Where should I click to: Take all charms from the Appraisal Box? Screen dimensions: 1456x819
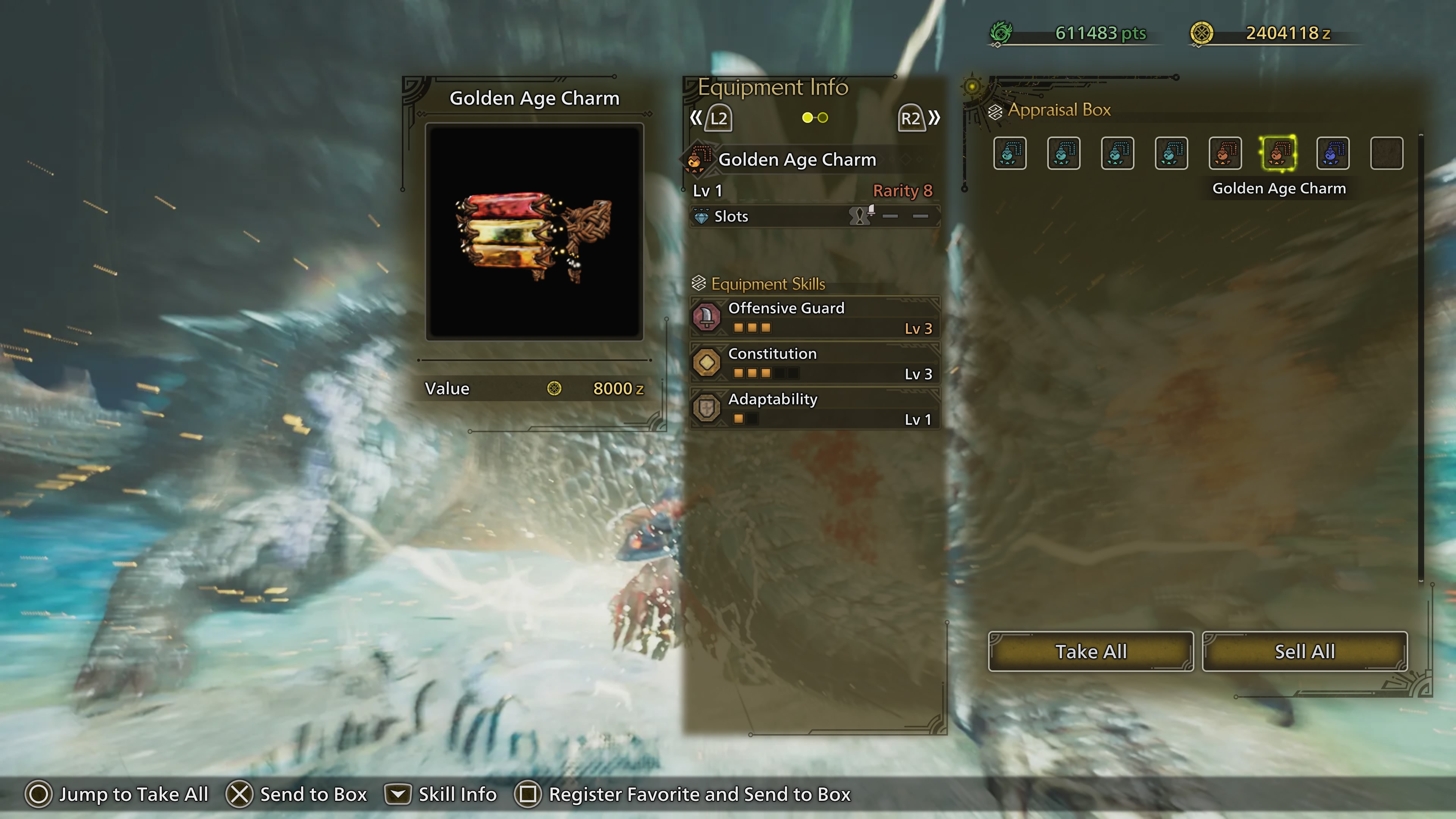coord(1090,651)
